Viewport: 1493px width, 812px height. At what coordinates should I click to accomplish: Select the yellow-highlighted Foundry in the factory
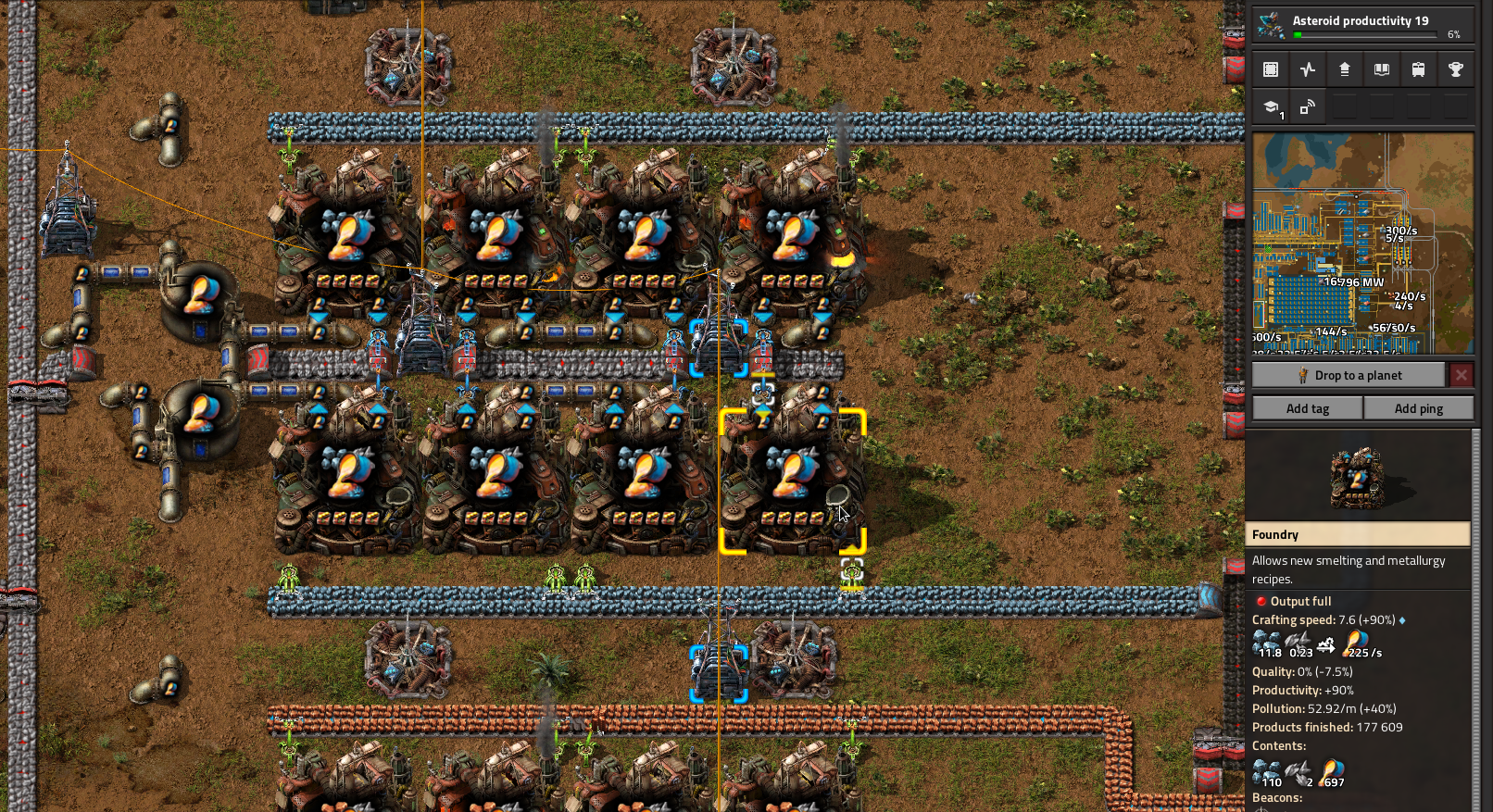792,481
